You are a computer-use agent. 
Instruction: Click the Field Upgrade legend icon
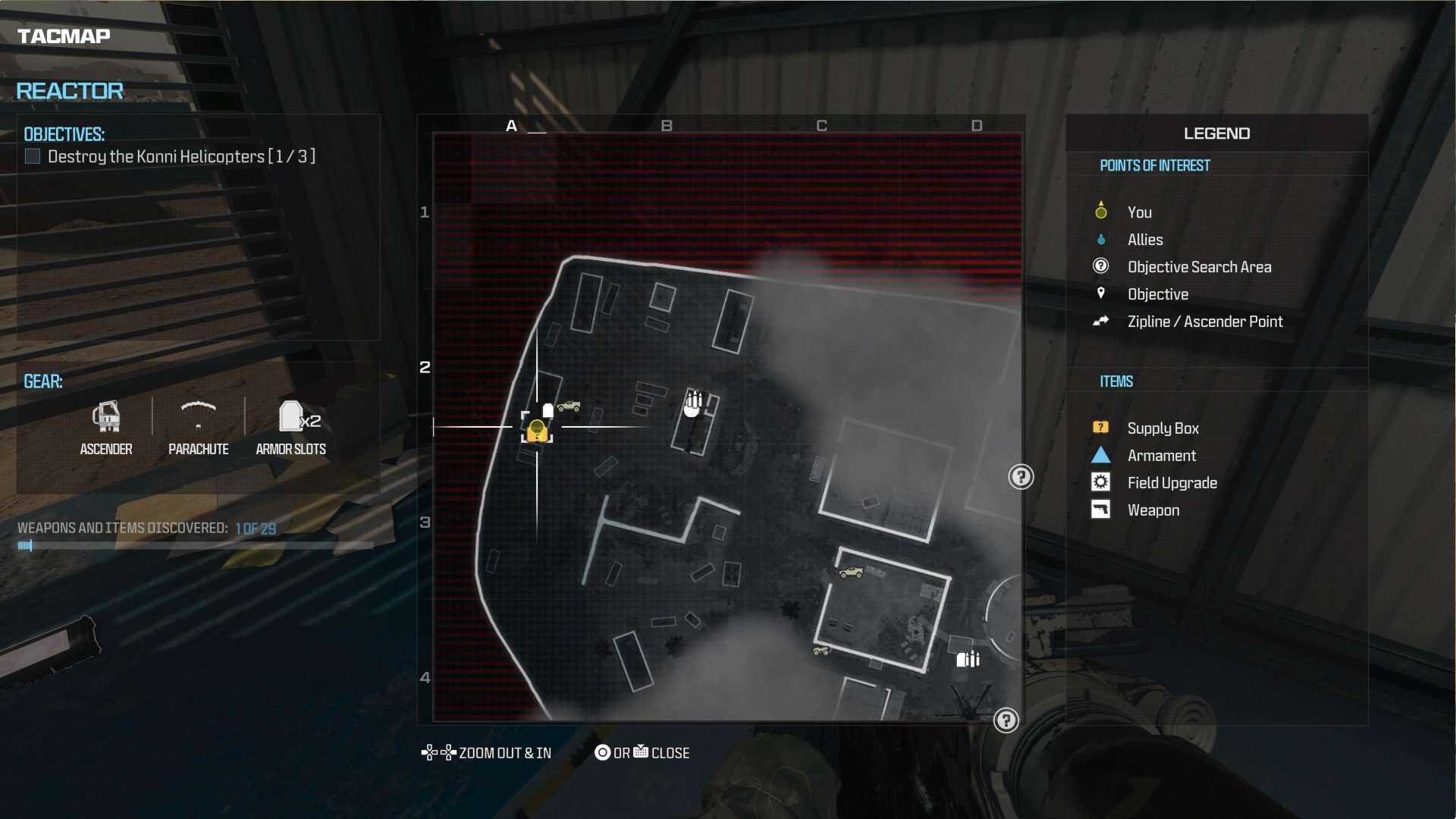pyautogui.click(x=1101, y=482)
